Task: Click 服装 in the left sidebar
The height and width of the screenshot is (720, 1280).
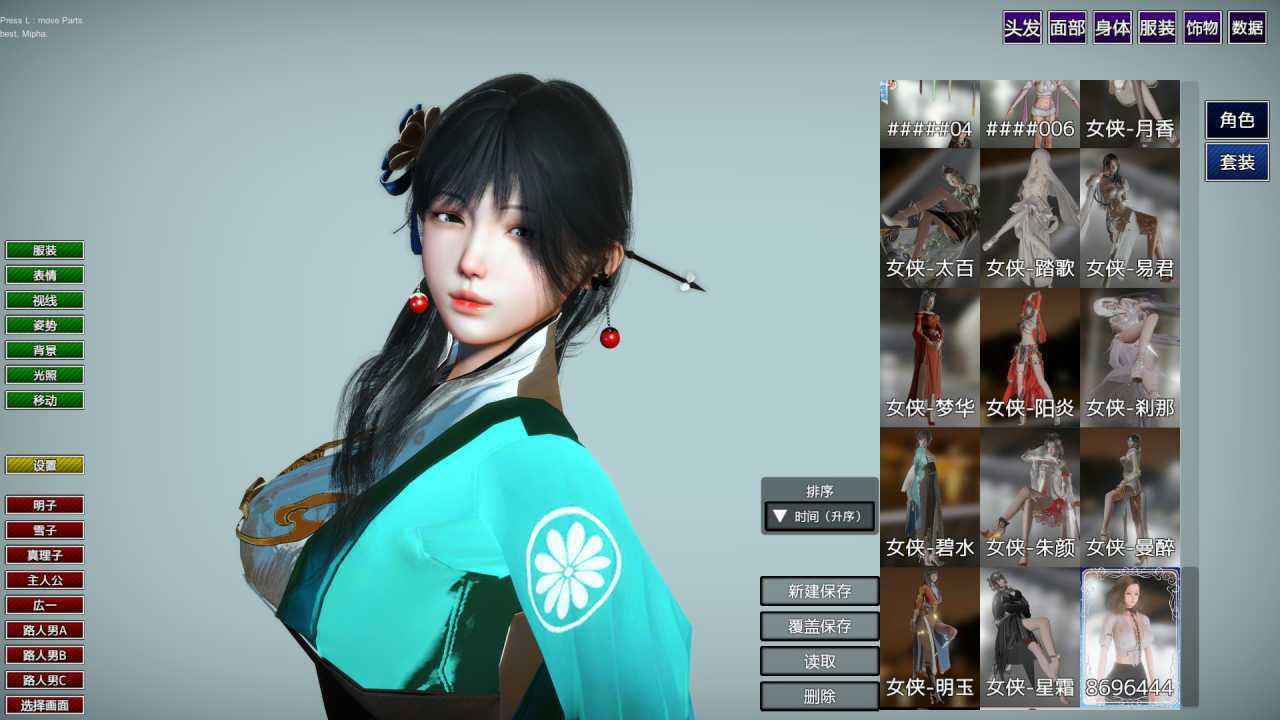Action: coord(44,249)
